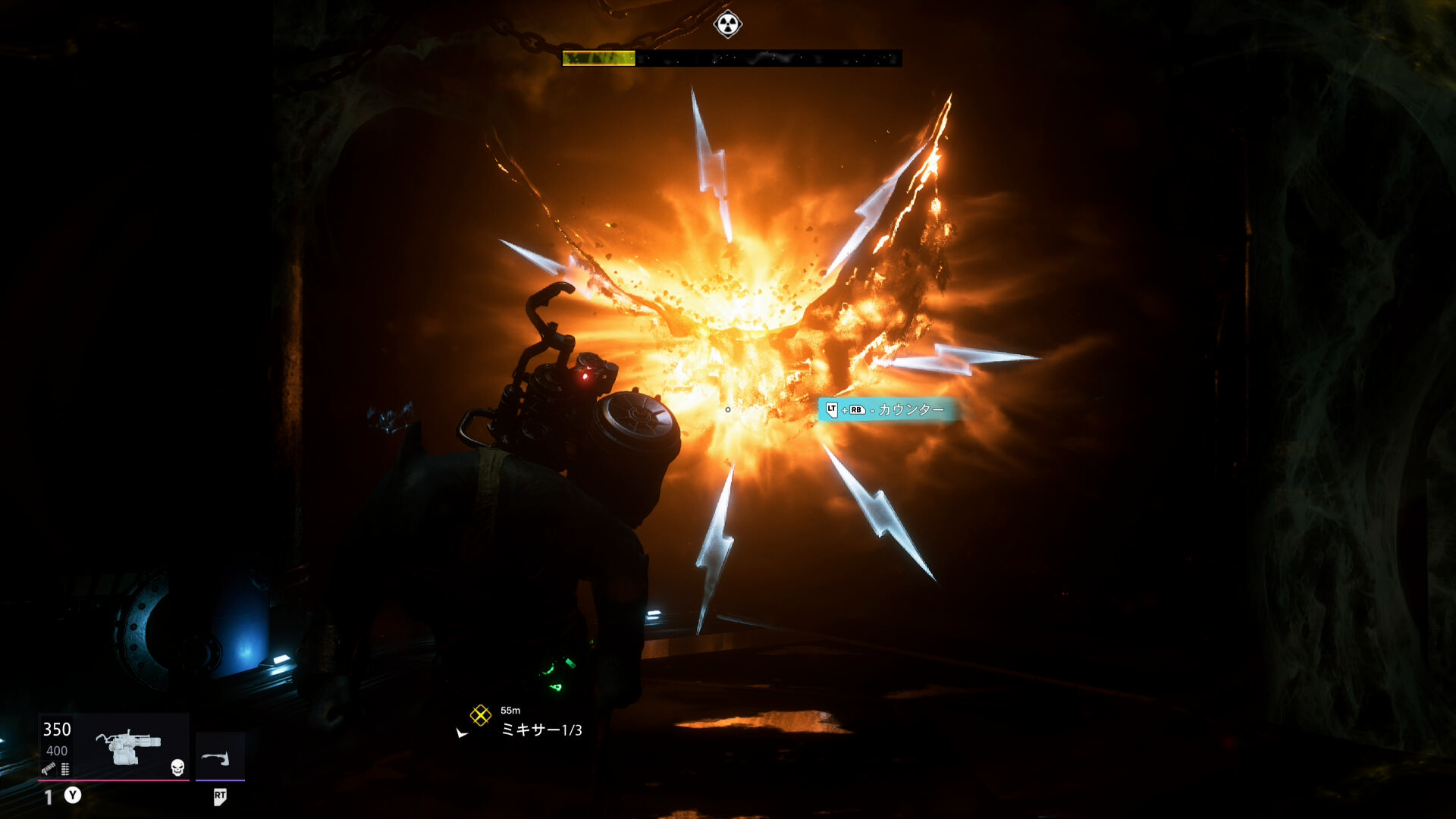Click the skull icon on the weapon slot
This screenshot has width=1456, height=819.
pyautogui.click(x=177, y=767)
